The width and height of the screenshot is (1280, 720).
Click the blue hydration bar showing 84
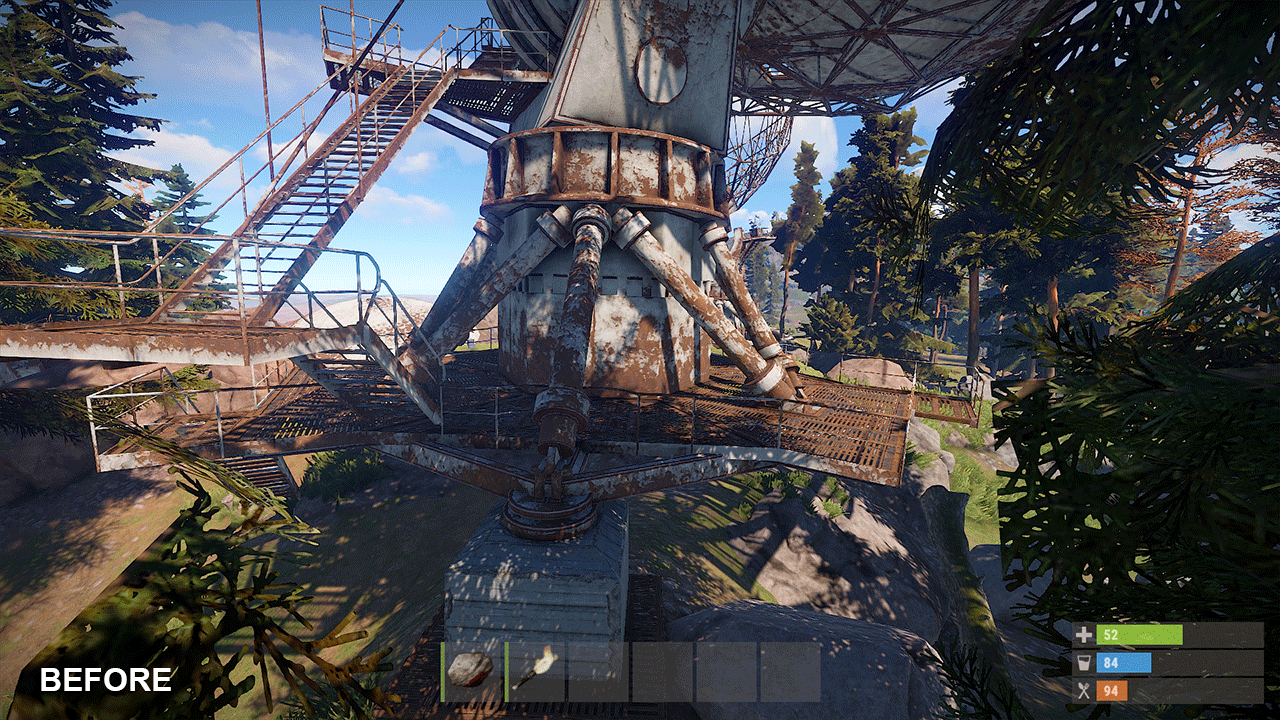(x=1122, y=663)
